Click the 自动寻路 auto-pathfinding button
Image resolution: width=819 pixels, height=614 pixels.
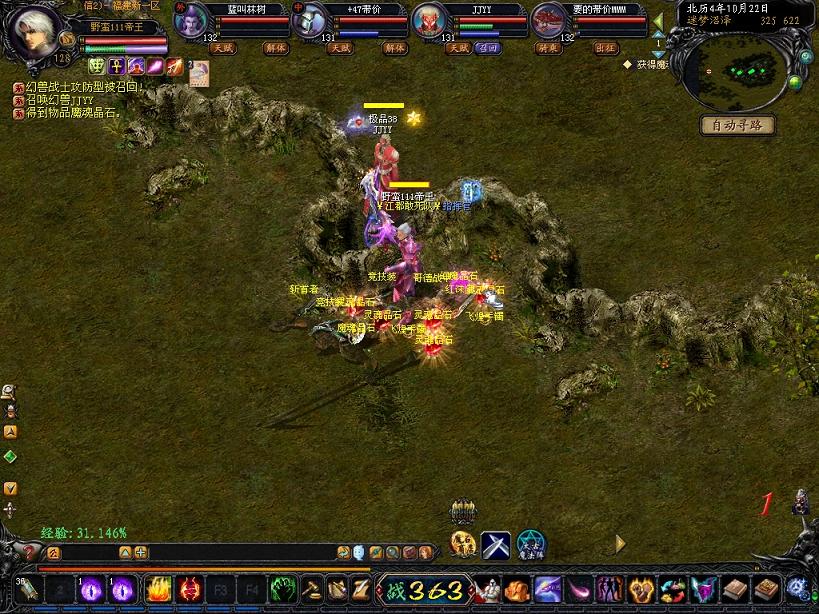coord(737,125)
